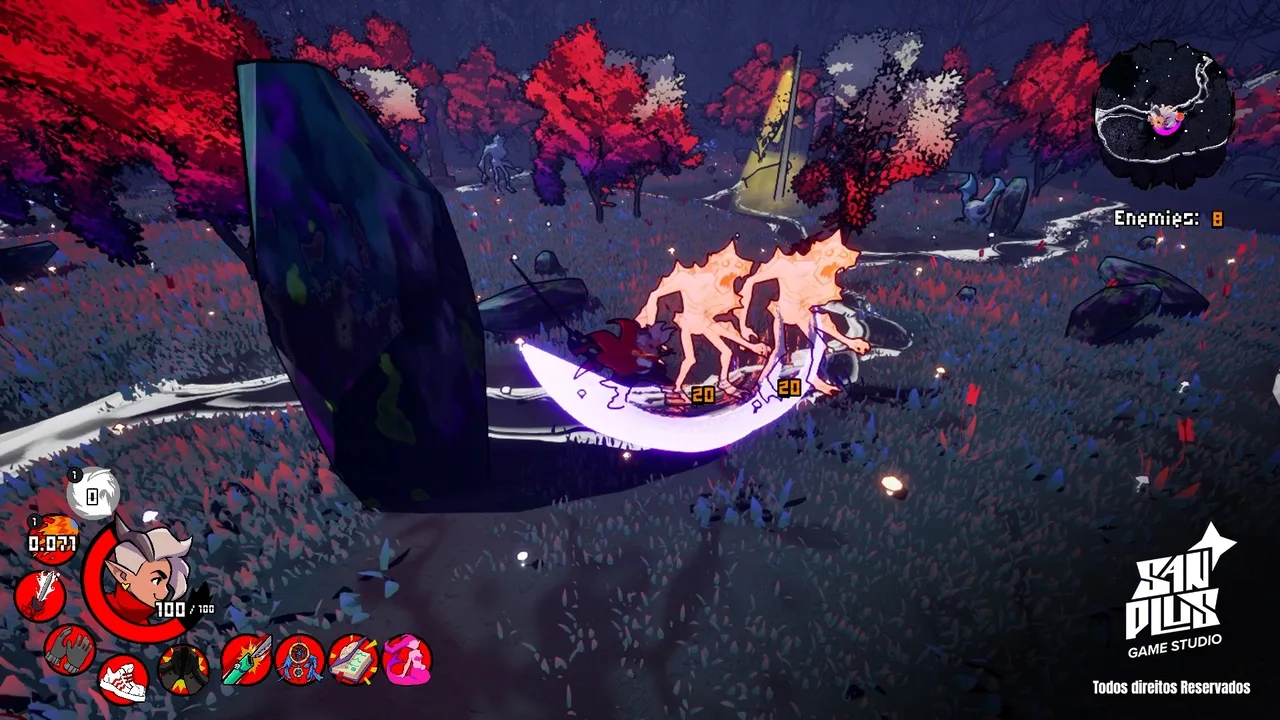The height and width of the screenshot is (720, 1280).
Task: Click the spellbook with quill icon
Action: coord(353,660)
